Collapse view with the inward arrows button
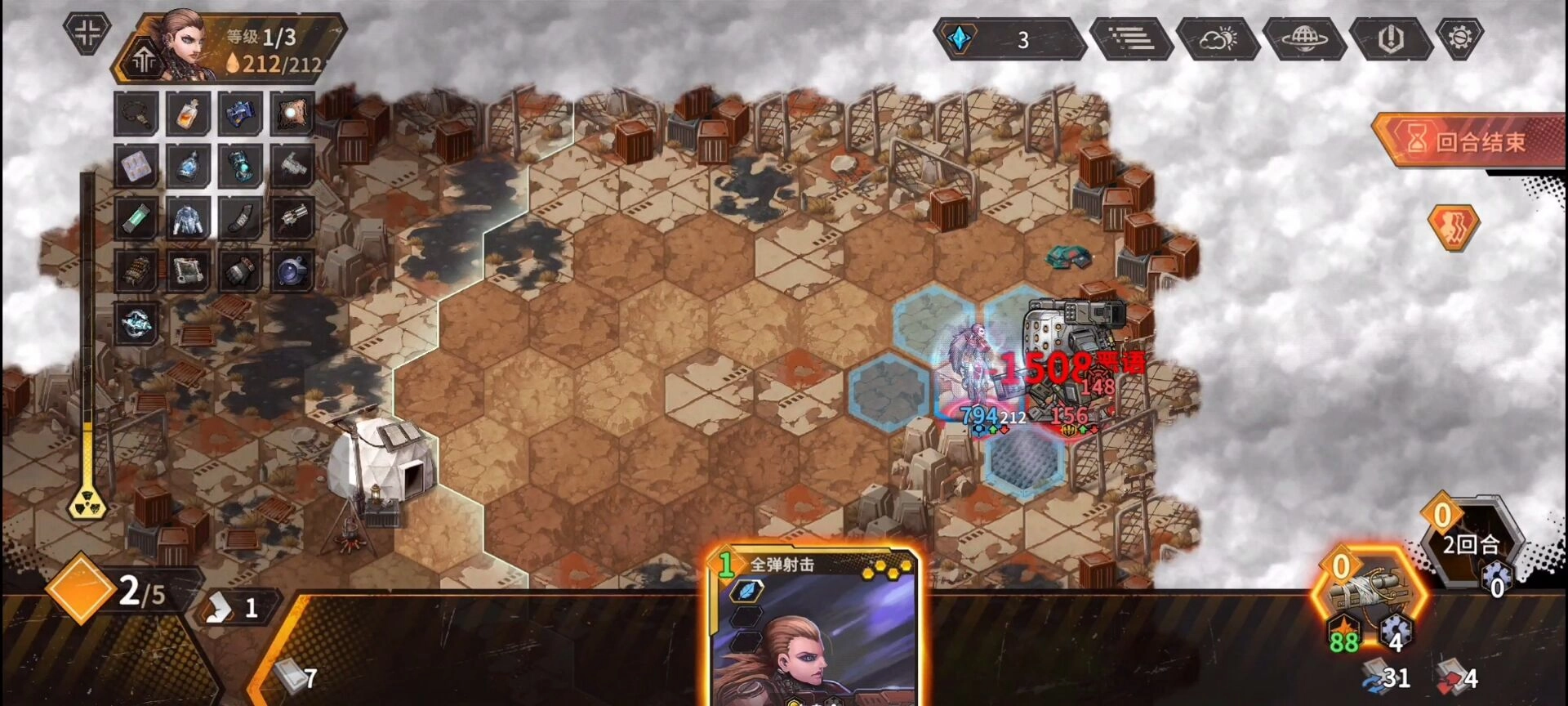Viewport: 1568px width, 706px height. pyautogui.click(x=87, y=33)
